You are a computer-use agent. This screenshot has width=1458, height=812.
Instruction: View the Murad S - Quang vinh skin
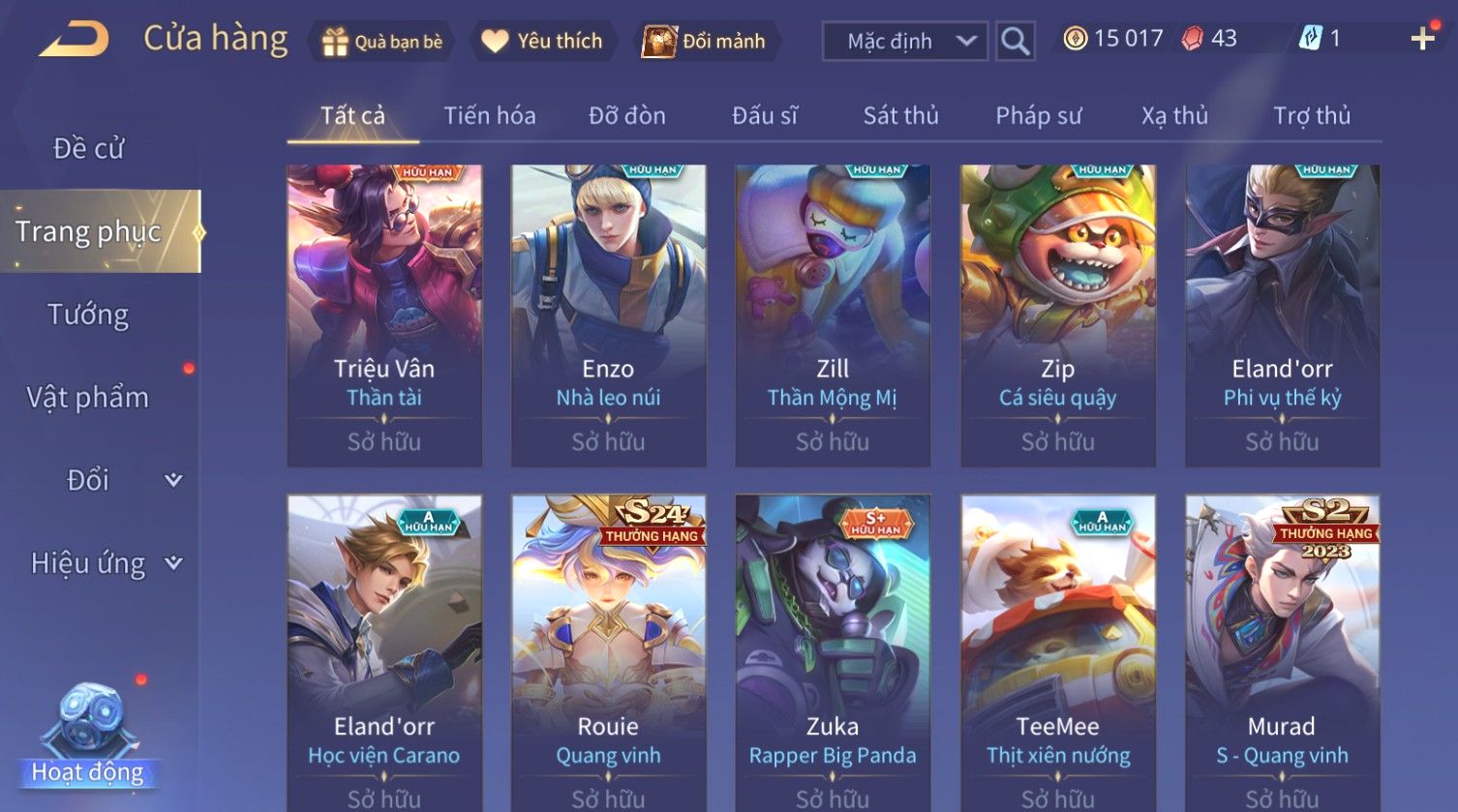point(1282,648)
